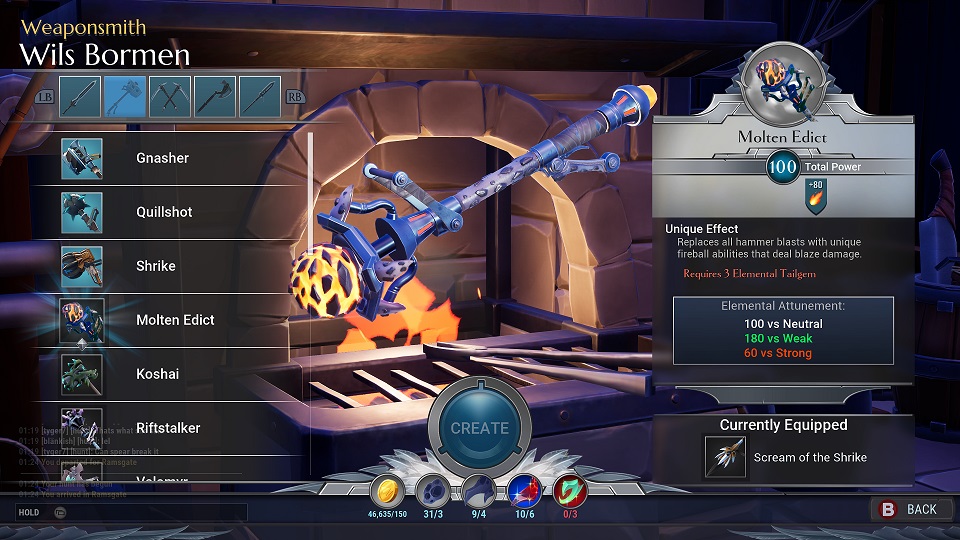Select the Molten Edict entry
The width and height of the screenshot is (960, 540).
click(175, 320)
